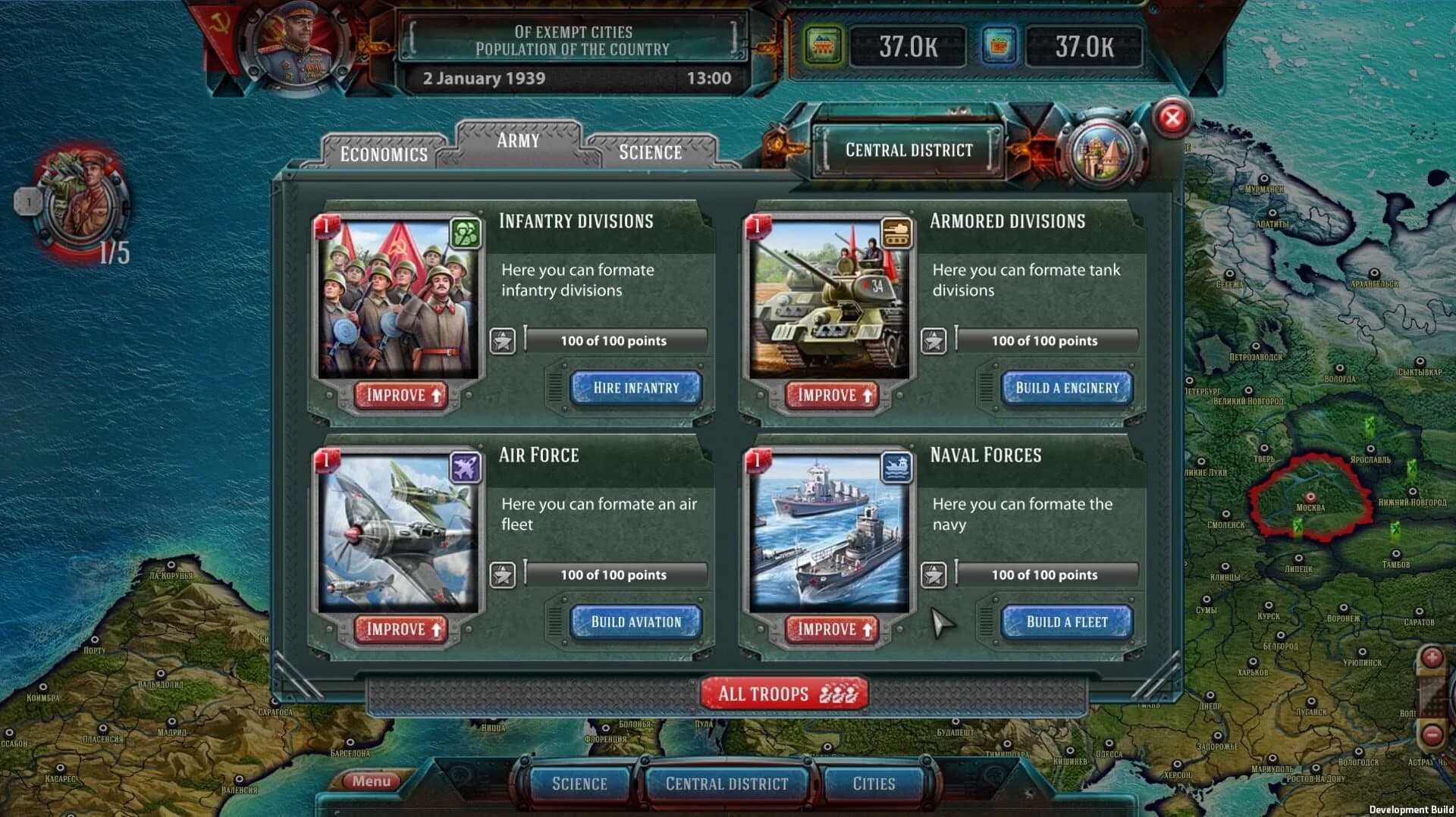Click the infantry divisions helmet icon
Screen dimensions: 1456x817
click(465, 233)
